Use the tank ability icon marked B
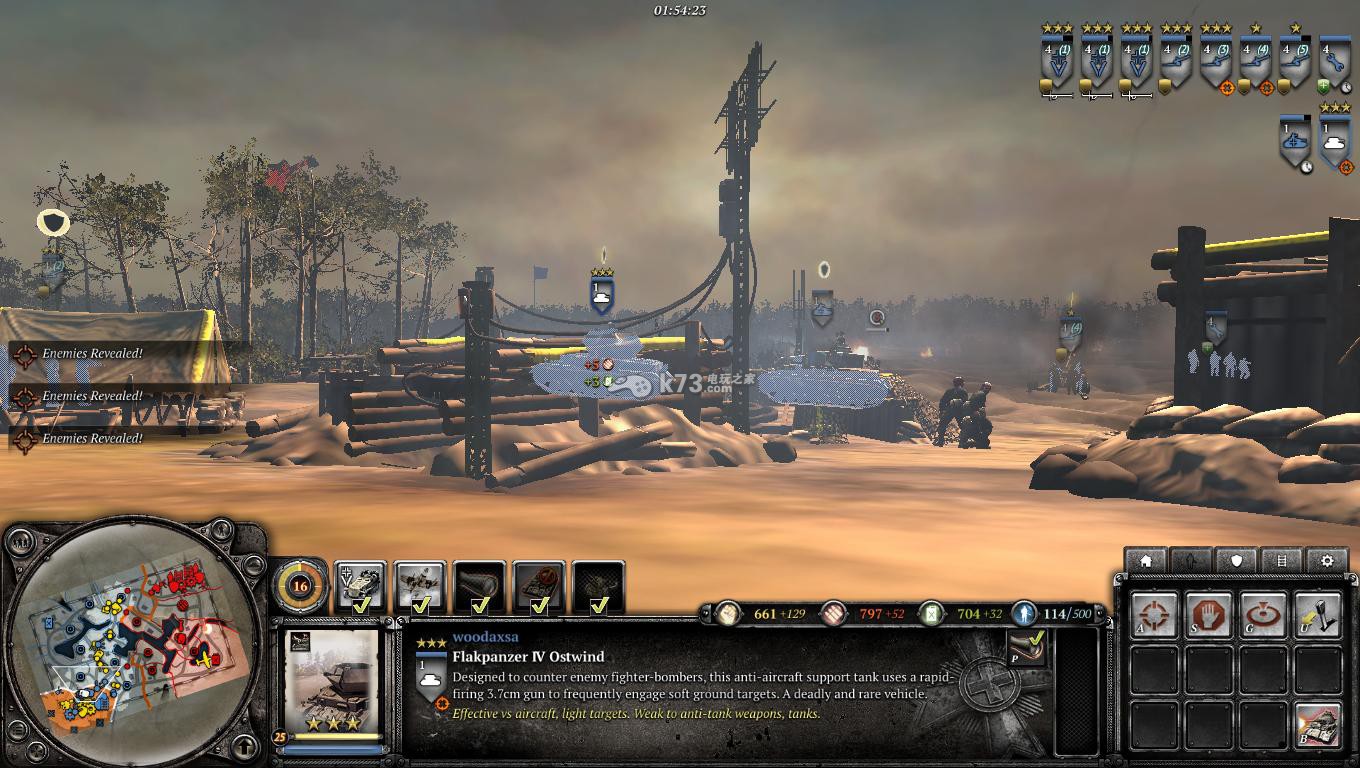The width and height of the screenshot is (1360, 768). 1316,725
